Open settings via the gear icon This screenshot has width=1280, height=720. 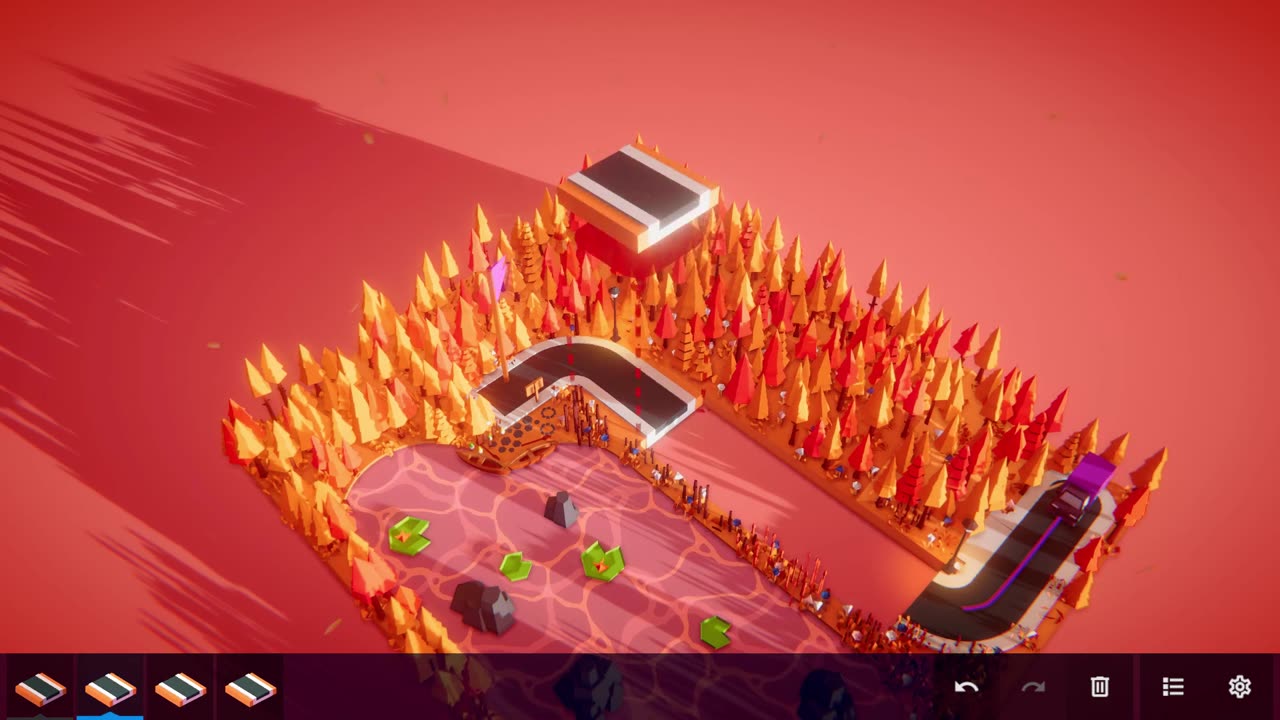coord(1240,687)
